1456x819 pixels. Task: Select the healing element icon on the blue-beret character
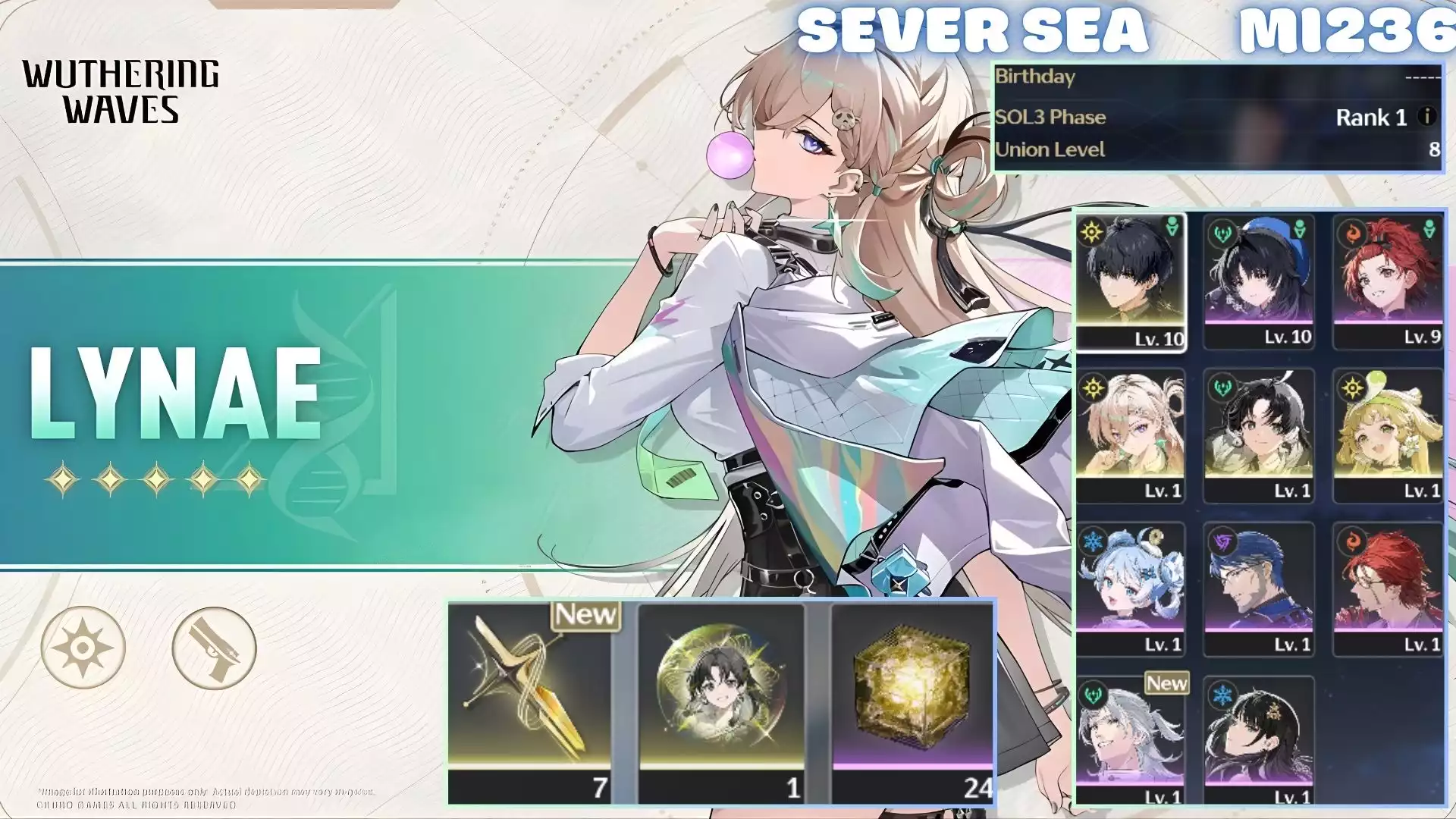(1222, 231)
